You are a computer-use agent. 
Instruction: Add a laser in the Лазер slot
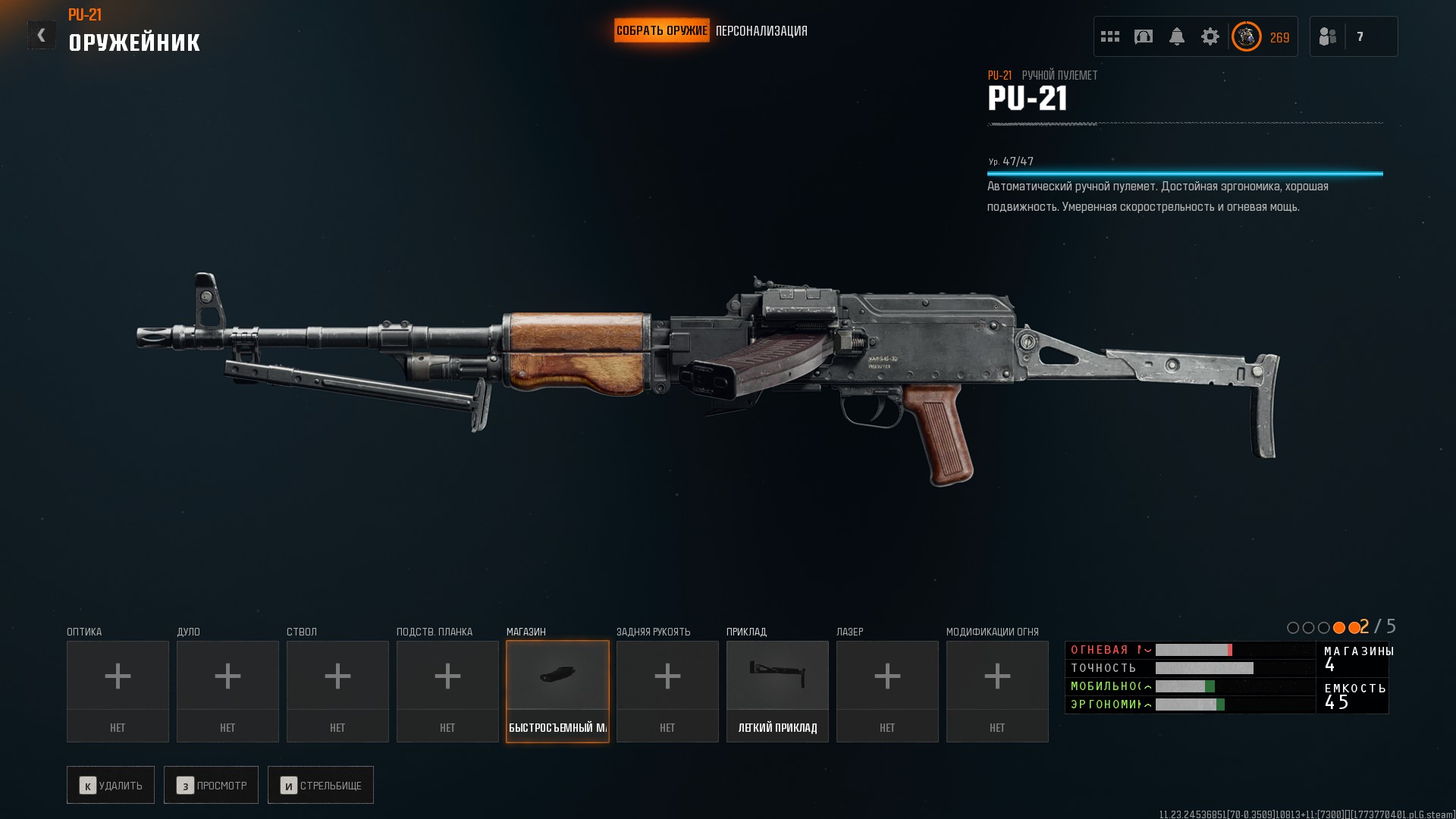coord(887,691)
